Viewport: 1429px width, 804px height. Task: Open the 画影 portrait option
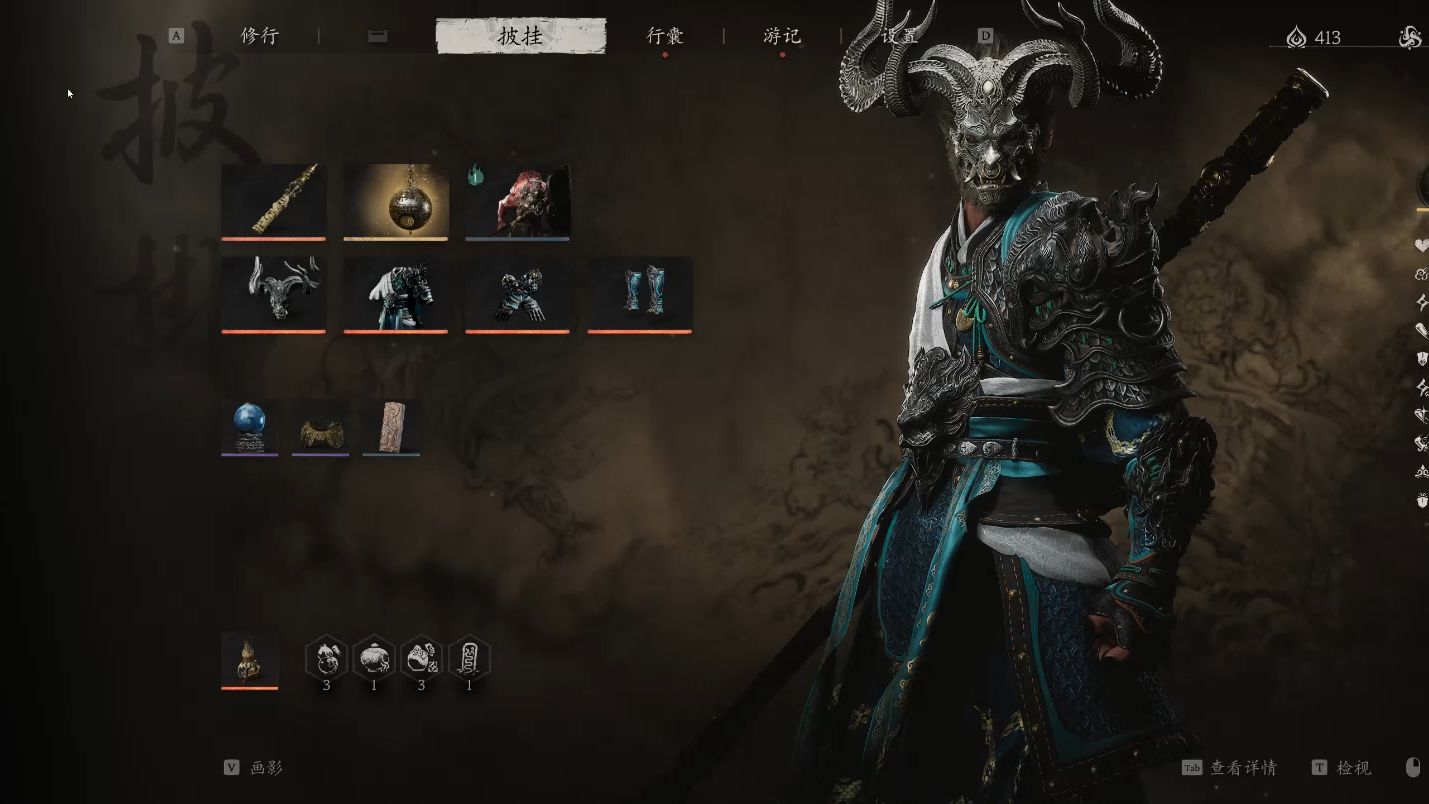tap(266, 768)
